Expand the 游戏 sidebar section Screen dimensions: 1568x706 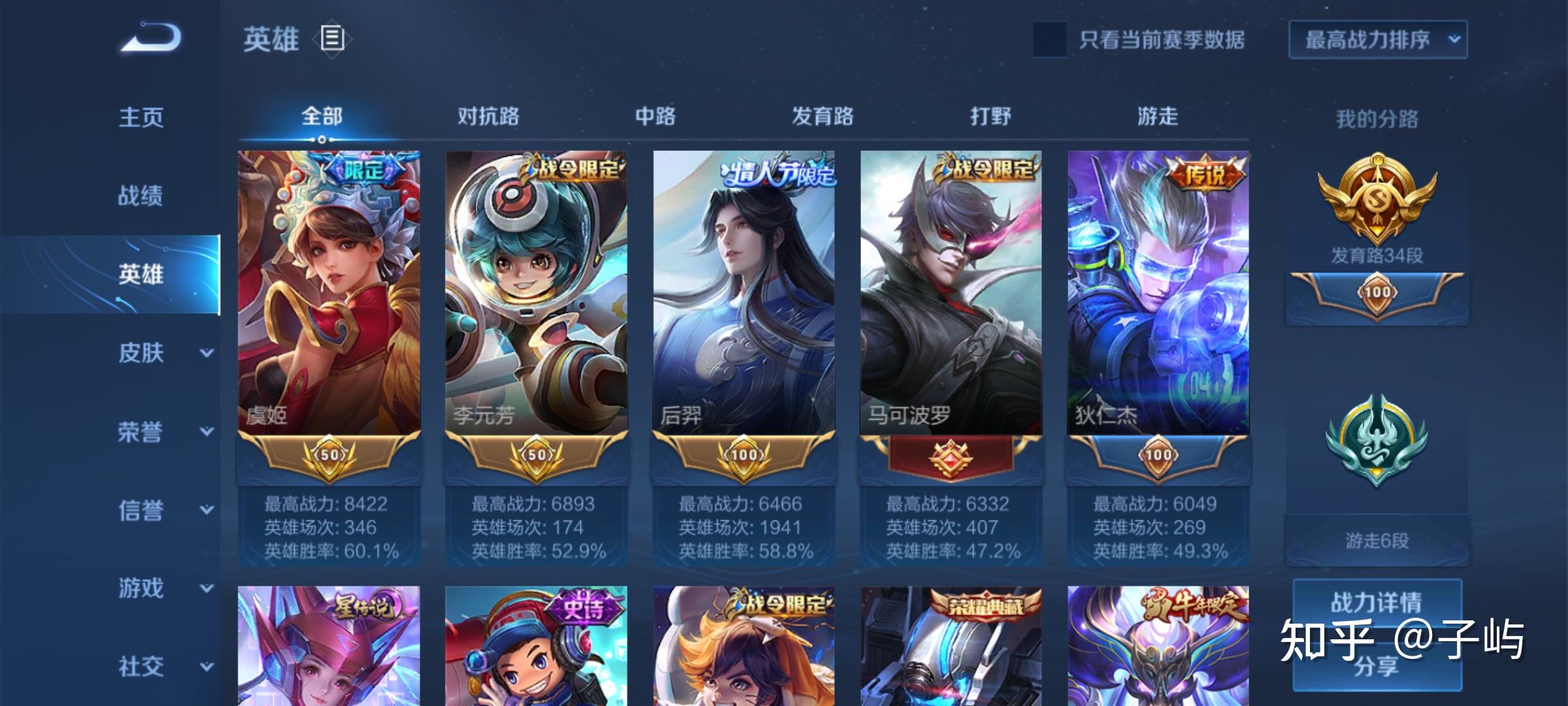[x=163, y=588]
